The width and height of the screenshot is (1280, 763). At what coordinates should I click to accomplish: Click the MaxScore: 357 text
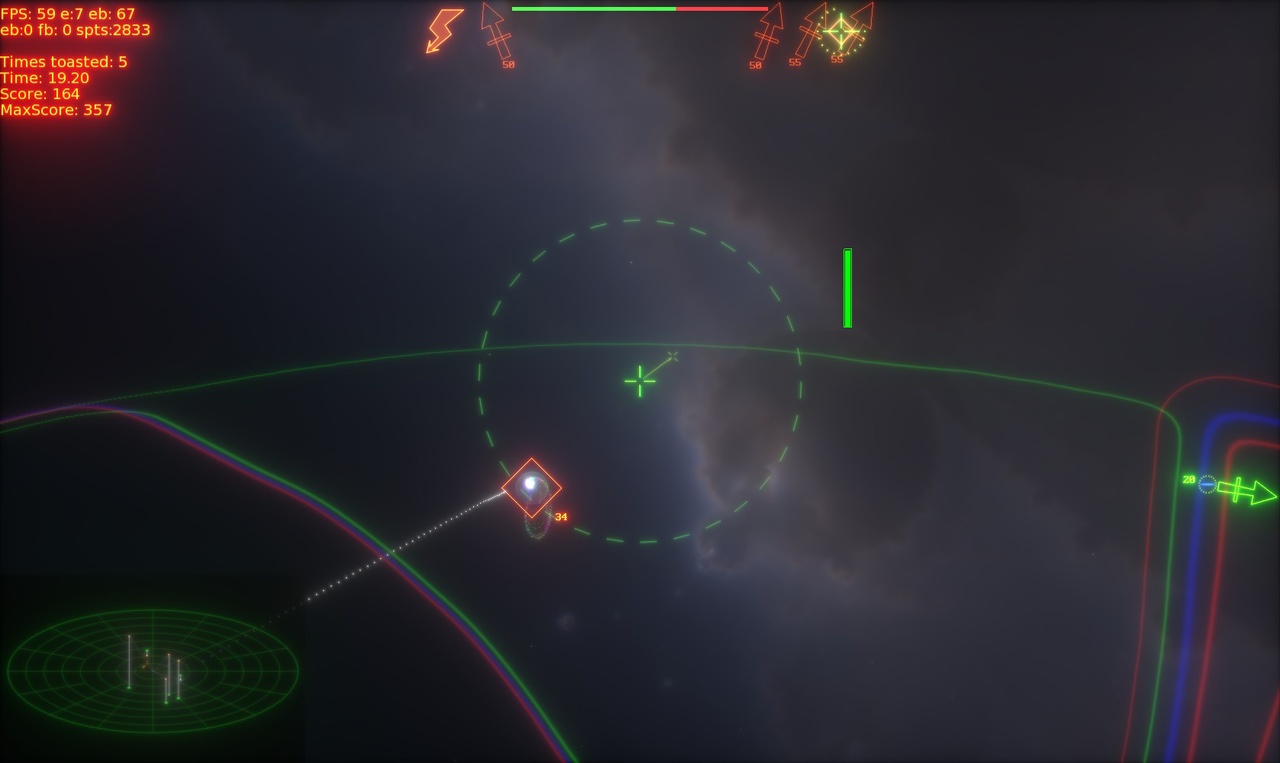pos(57,108)
